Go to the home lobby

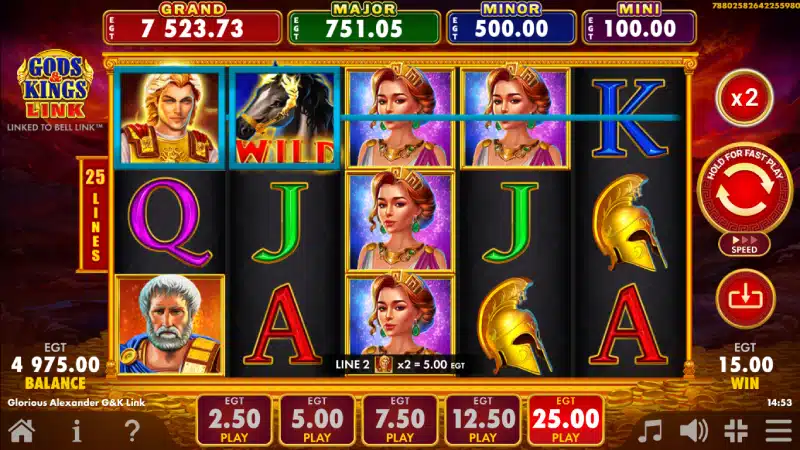point(22,431)
